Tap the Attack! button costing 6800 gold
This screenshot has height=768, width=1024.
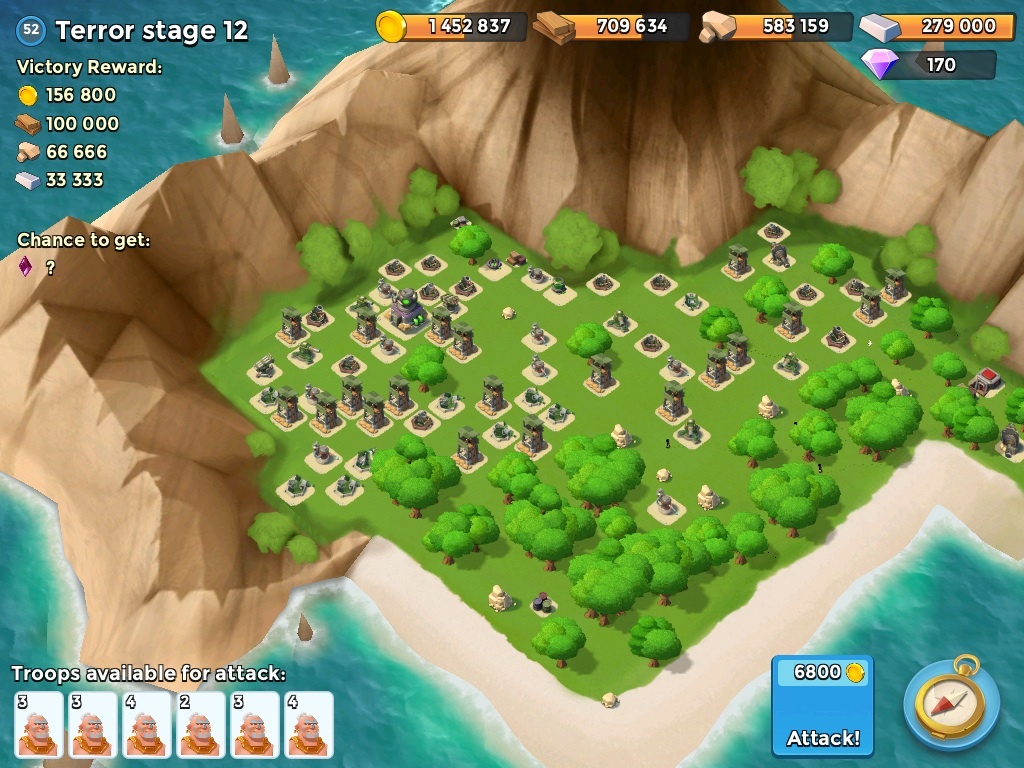(x=822, y=706)
